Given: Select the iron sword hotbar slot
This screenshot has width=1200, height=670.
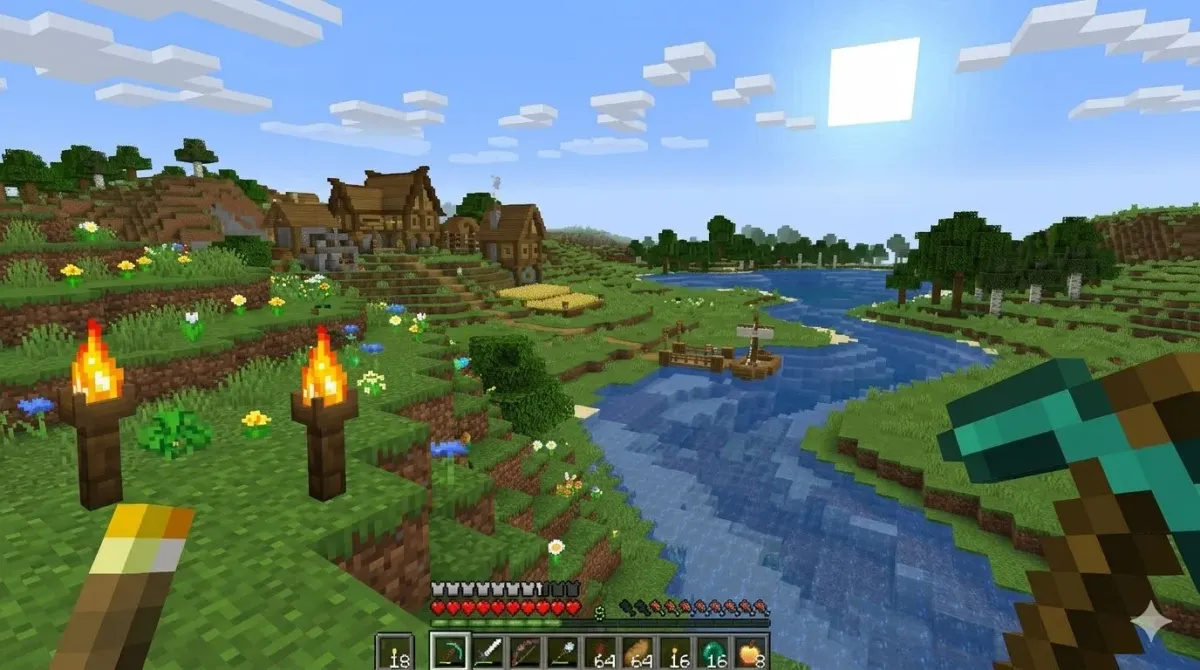Looking at the screenshot, I should coord(487,650).
